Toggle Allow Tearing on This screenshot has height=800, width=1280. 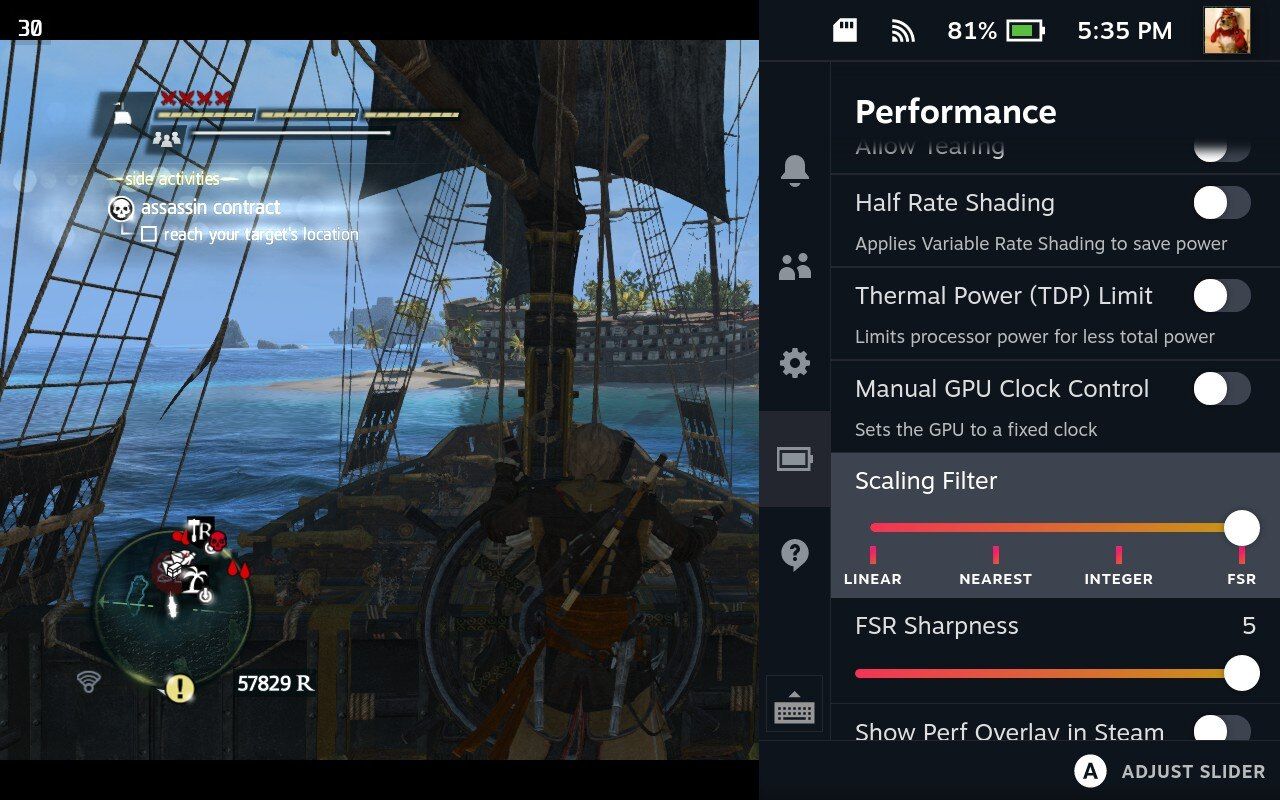tap(1221, 146)
